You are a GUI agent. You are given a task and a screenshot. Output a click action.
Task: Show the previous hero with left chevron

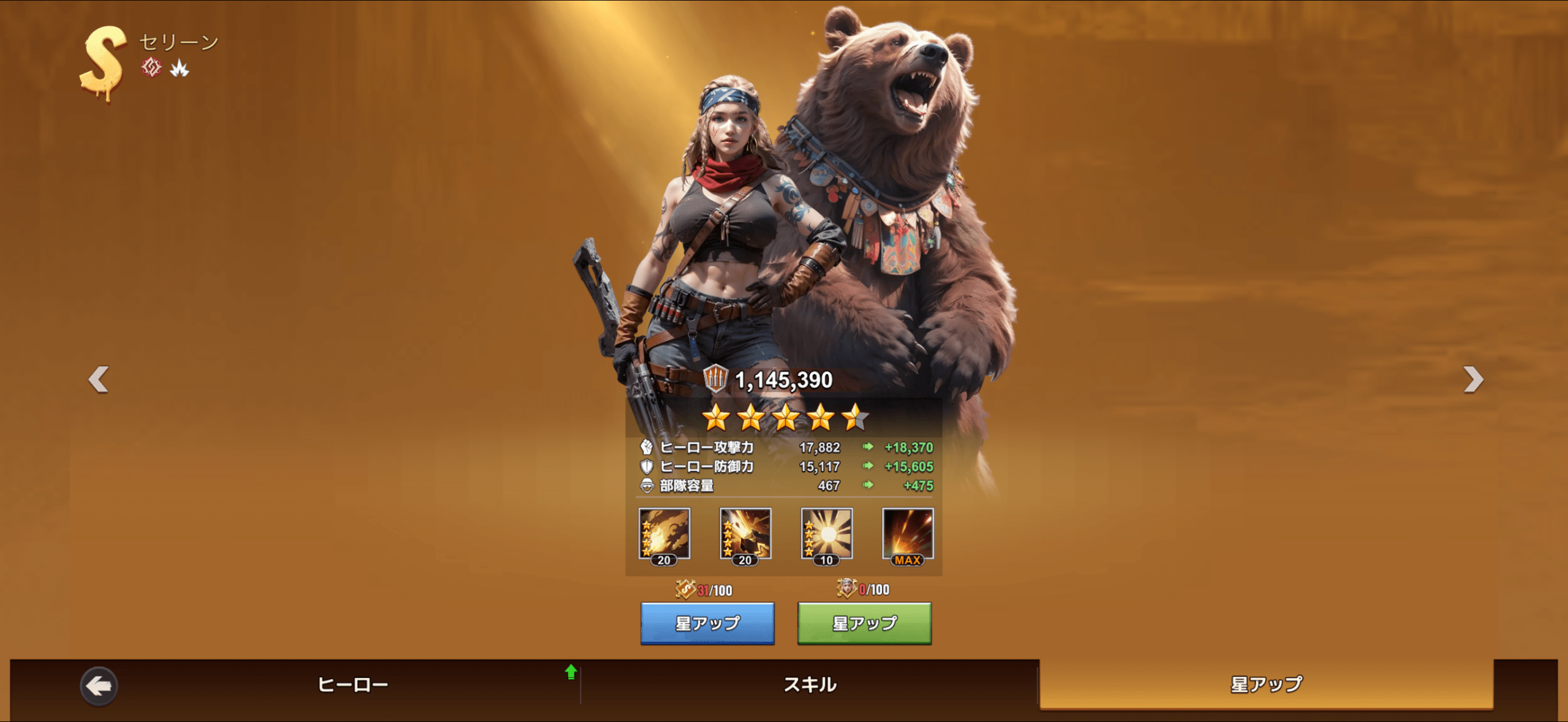click(x=99, y=379)
